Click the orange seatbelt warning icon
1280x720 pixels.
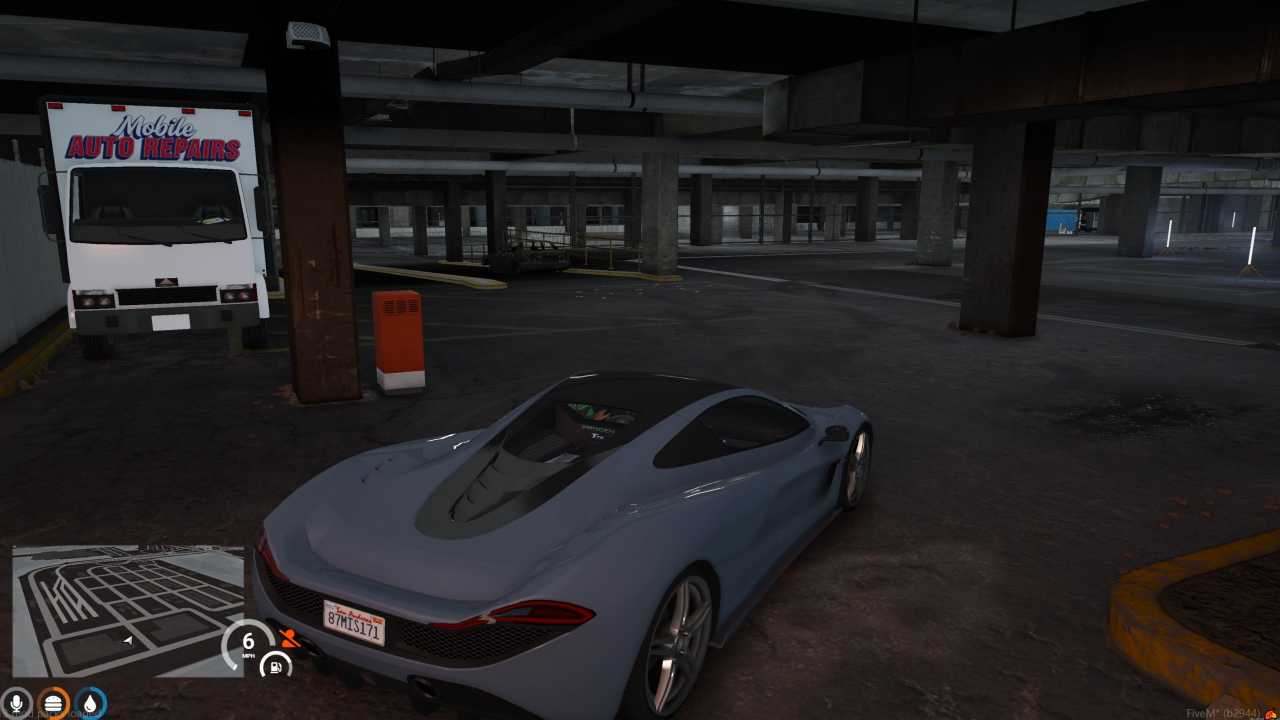[x=289, y=640]
